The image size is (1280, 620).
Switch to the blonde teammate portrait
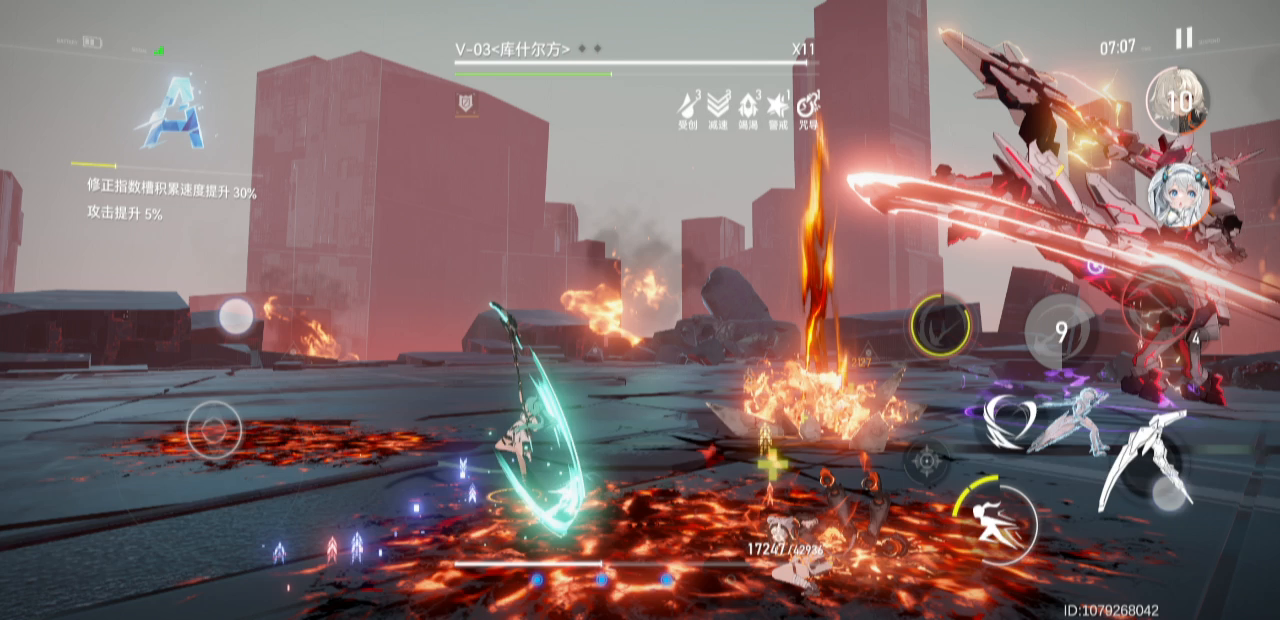(1177, 100)
